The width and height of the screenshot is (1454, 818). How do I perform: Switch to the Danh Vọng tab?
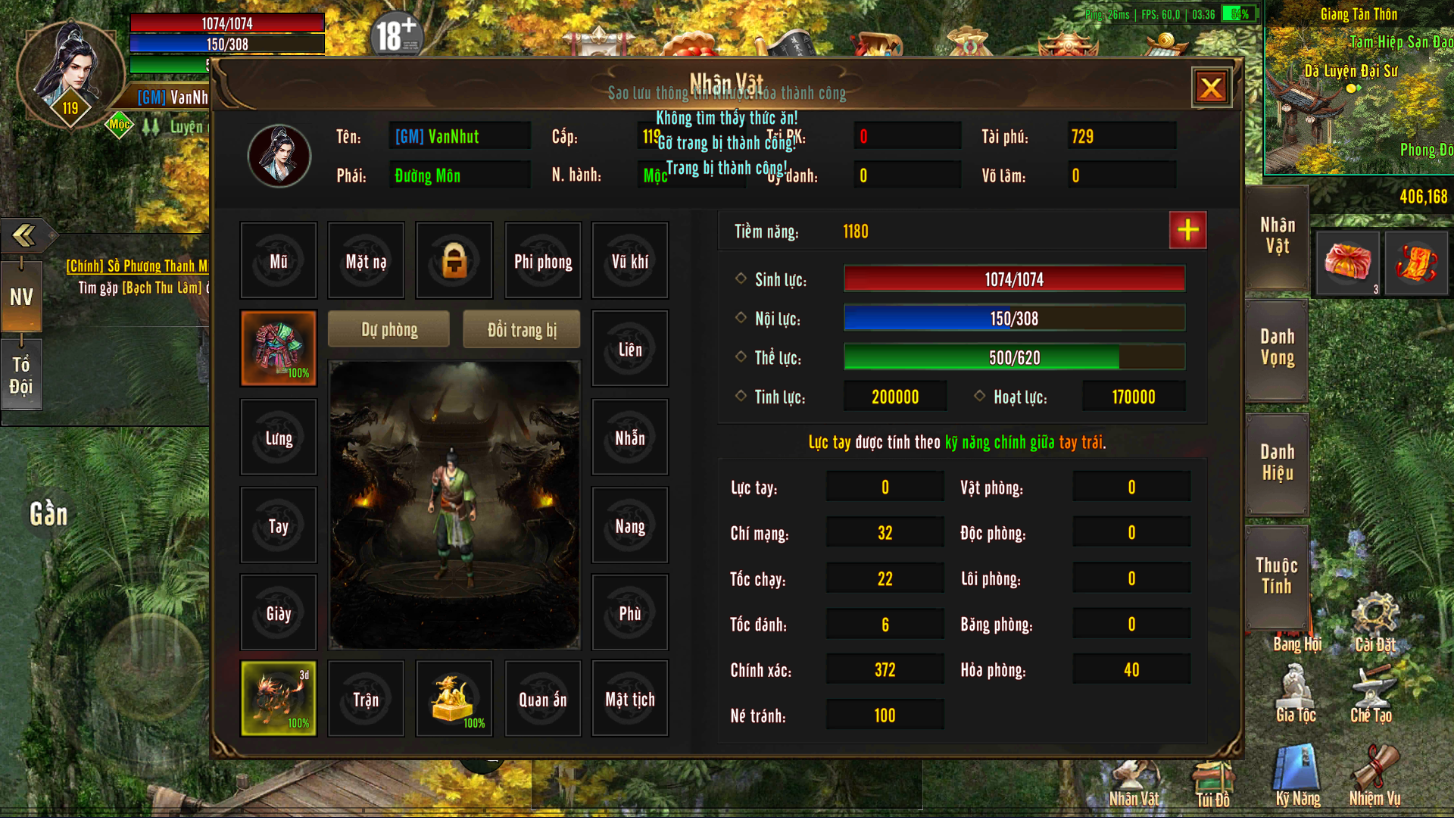(1277, 348)
